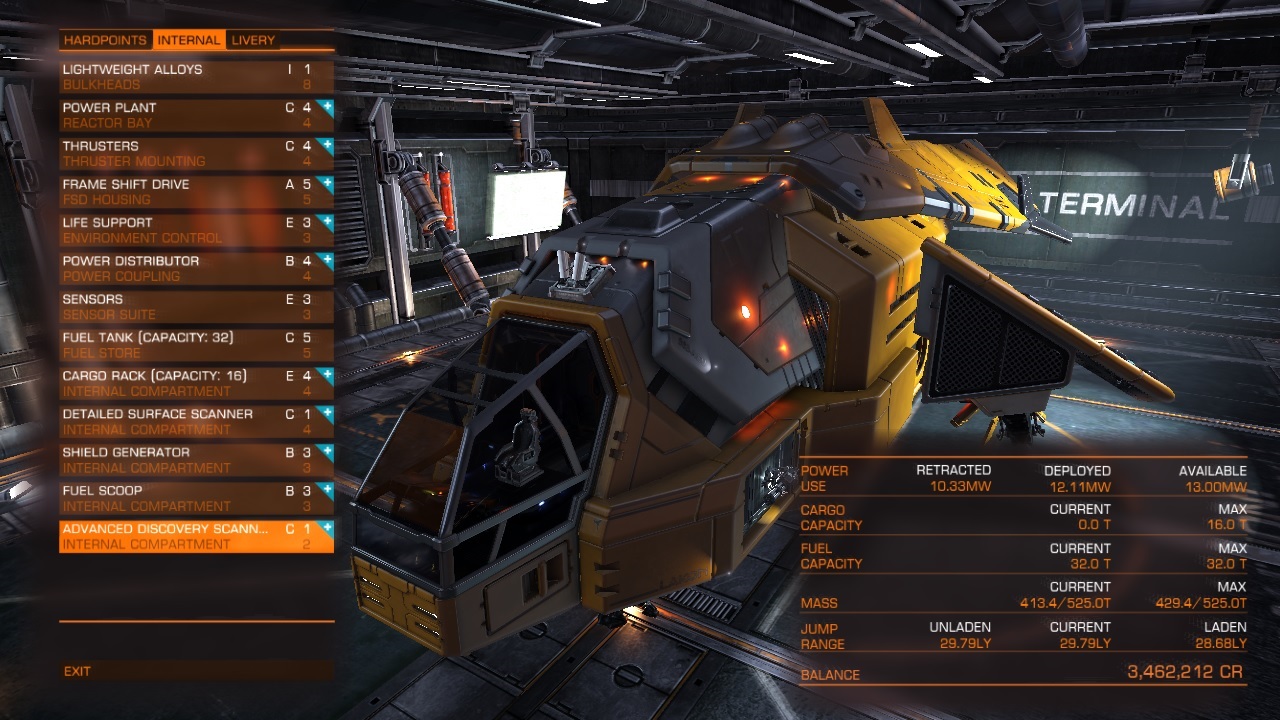
Task: Expand the Sensors module entry
Action: pyautogui.click(x=180, y=305)
